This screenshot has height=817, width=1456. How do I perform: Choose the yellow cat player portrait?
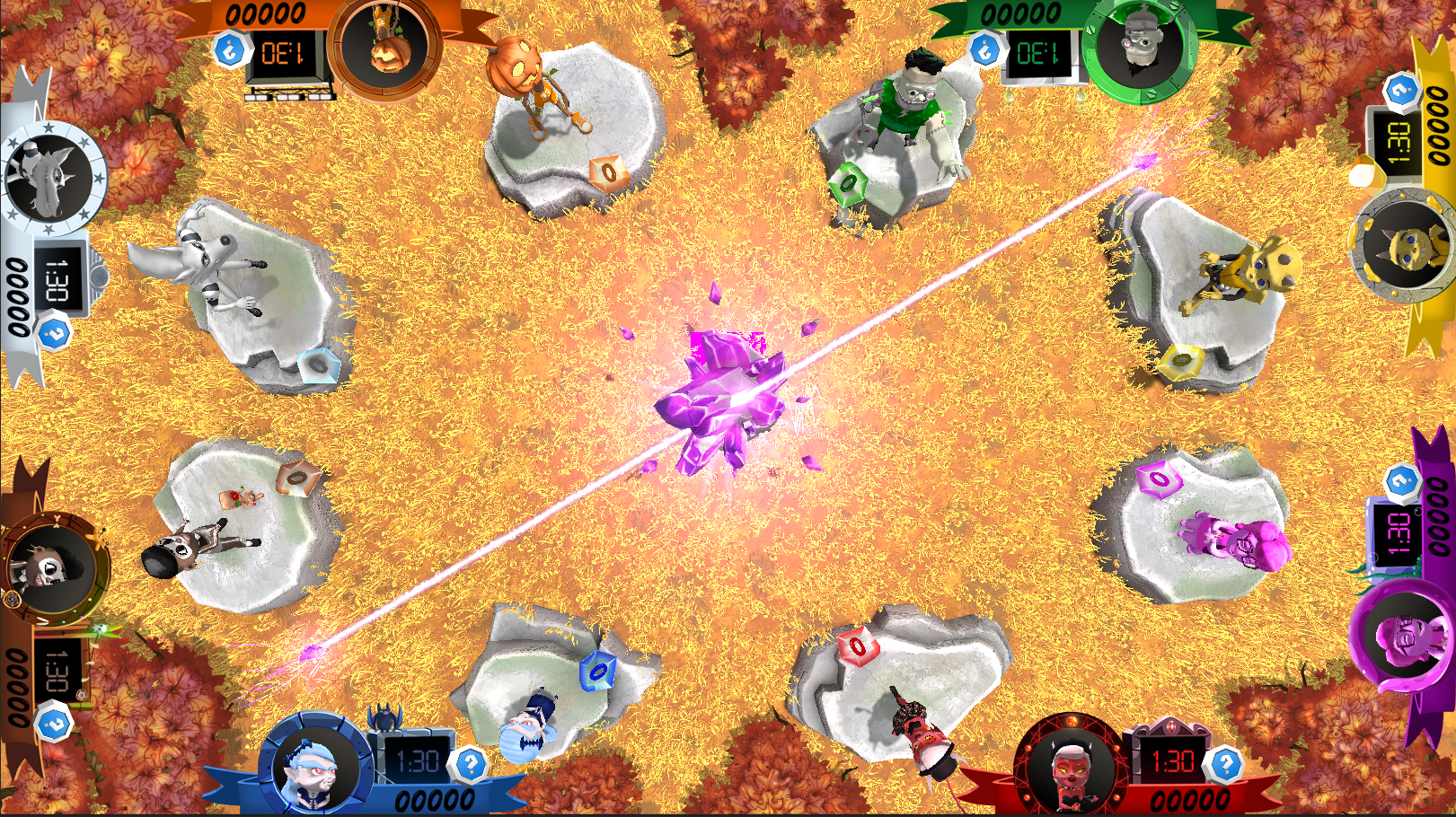[1403, 244]
